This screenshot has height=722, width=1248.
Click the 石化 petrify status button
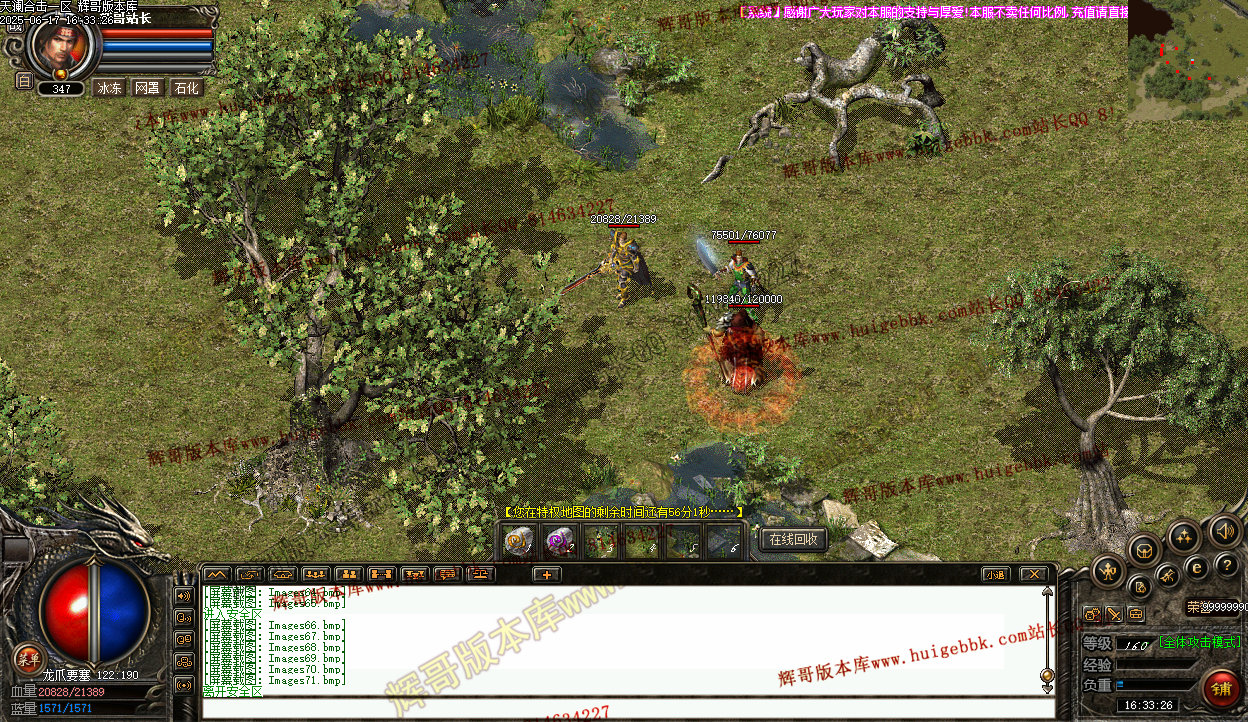point(186,88)
